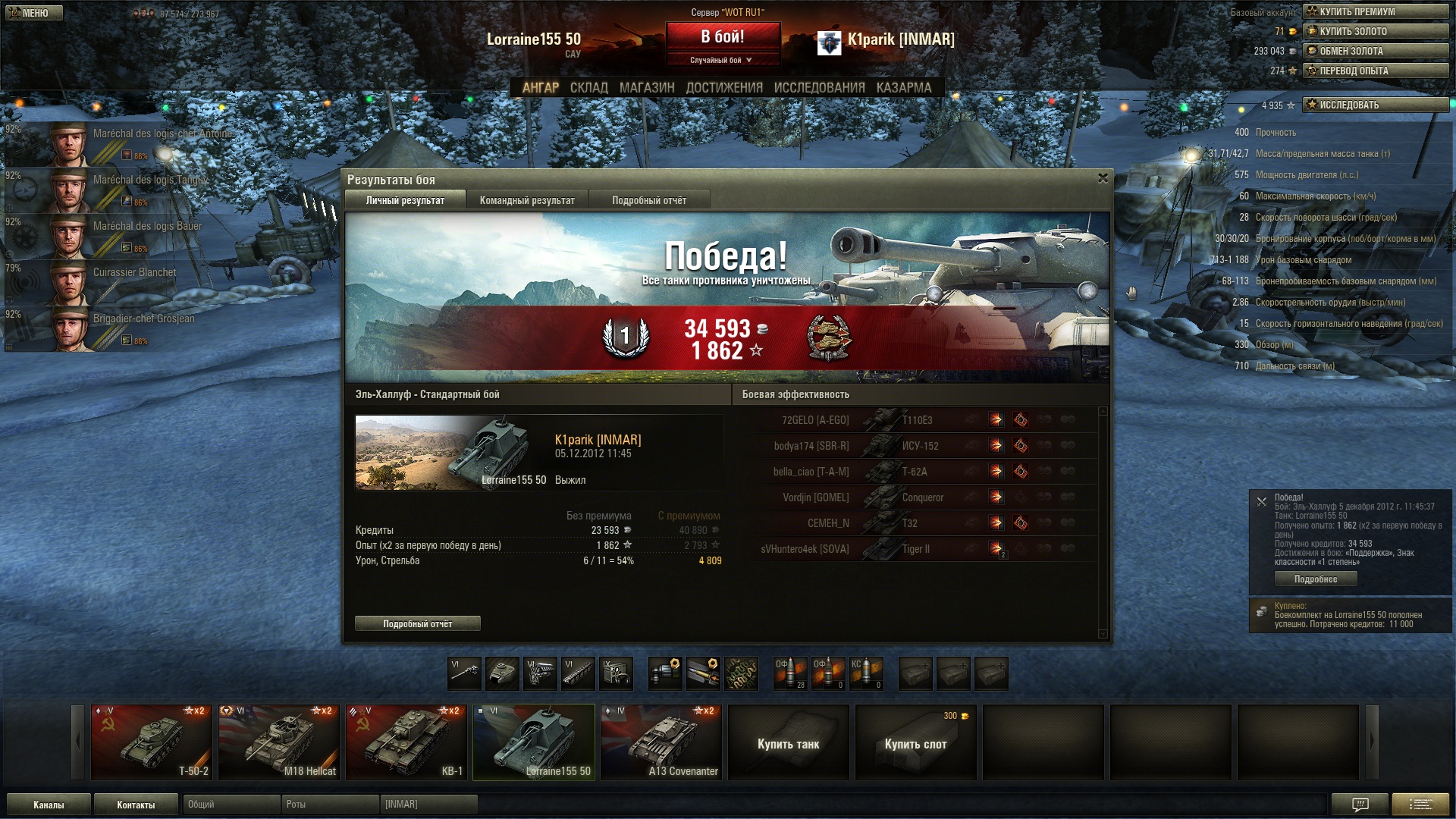
Task: Open the Контакты list
Action: [136, 805]
